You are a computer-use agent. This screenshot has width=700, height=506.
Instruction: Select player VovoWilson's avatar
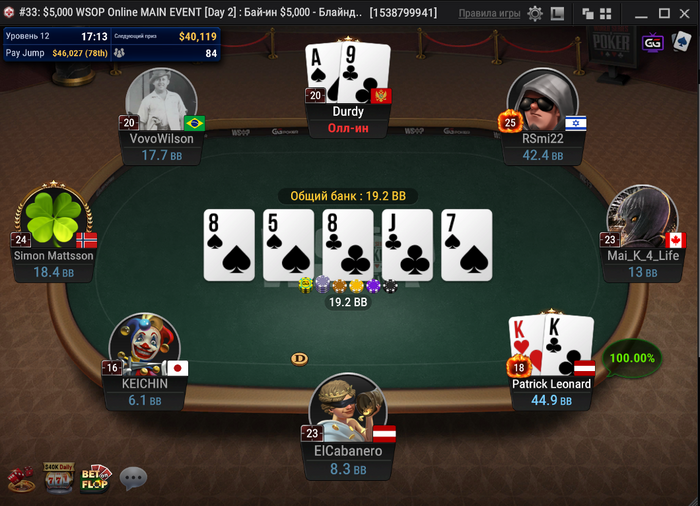click(x=161, y=100)
